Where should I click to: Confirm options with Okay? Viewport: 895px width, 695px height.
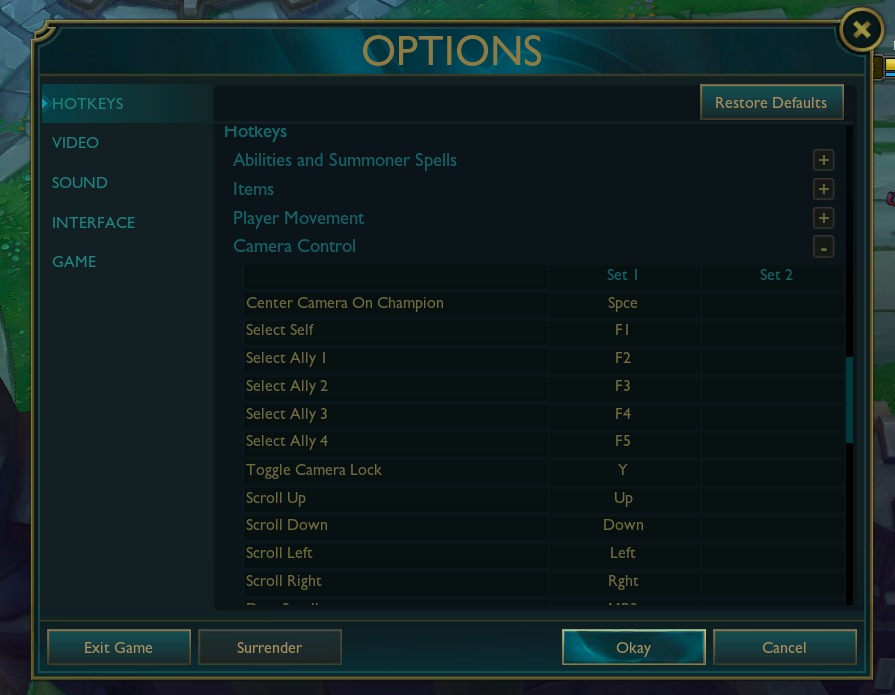pyautogui.click(x=634, y=647)
